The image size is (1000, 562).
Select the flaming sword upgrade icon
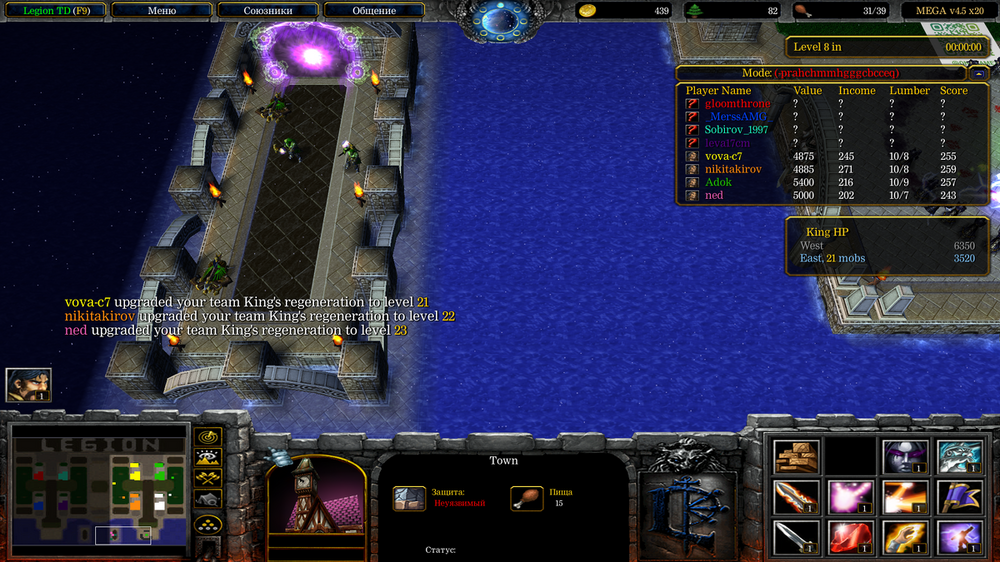click(797, 497)
